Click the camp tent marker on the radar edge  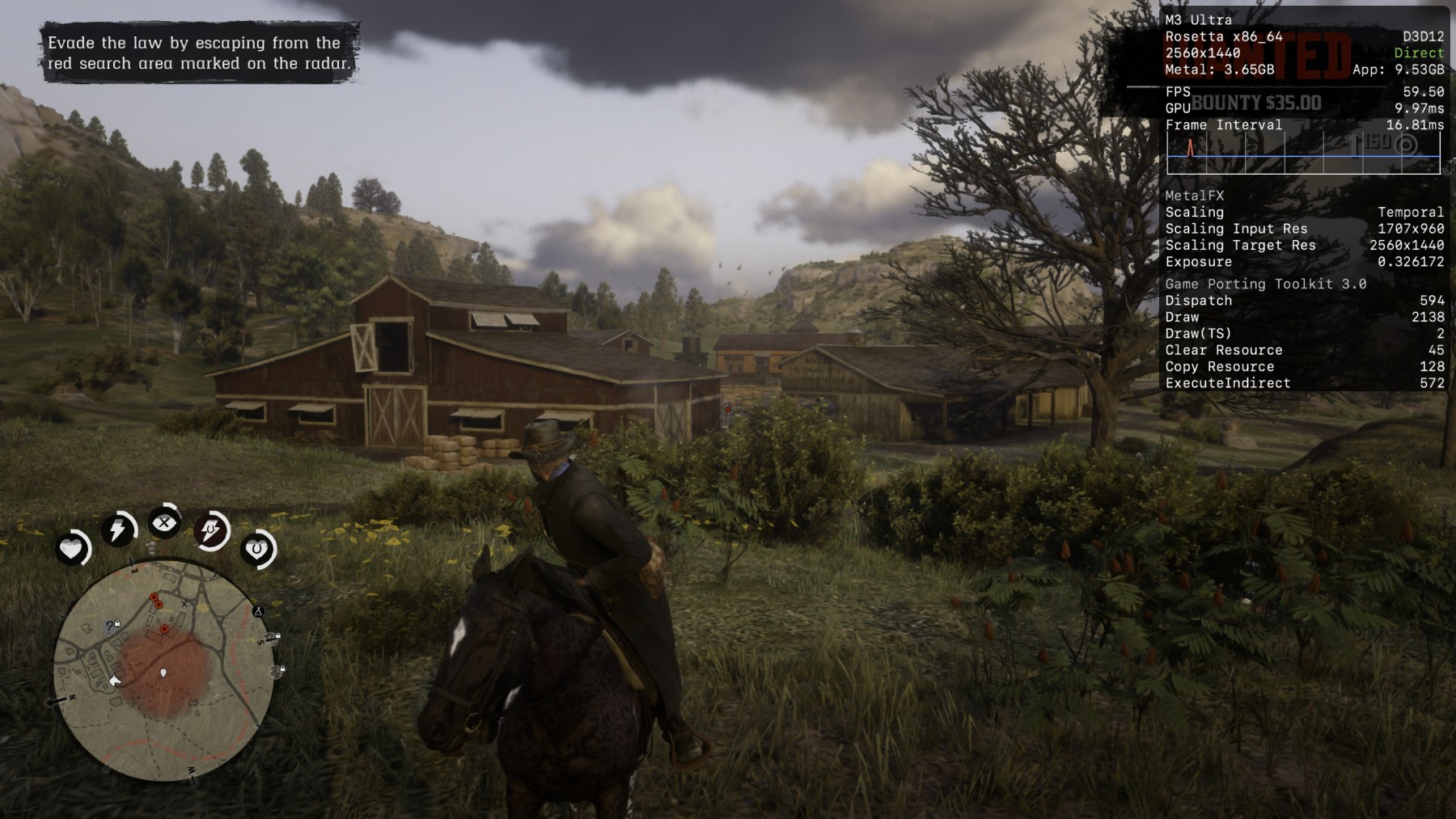click(x=258, y=611)
